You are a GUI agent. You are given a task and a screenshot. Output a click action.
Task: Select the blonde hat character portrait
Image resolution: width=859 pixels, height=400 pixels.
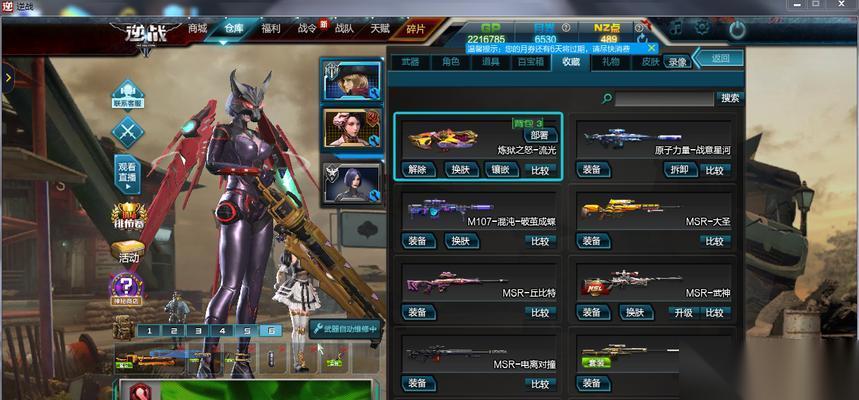tap(351, 81)
